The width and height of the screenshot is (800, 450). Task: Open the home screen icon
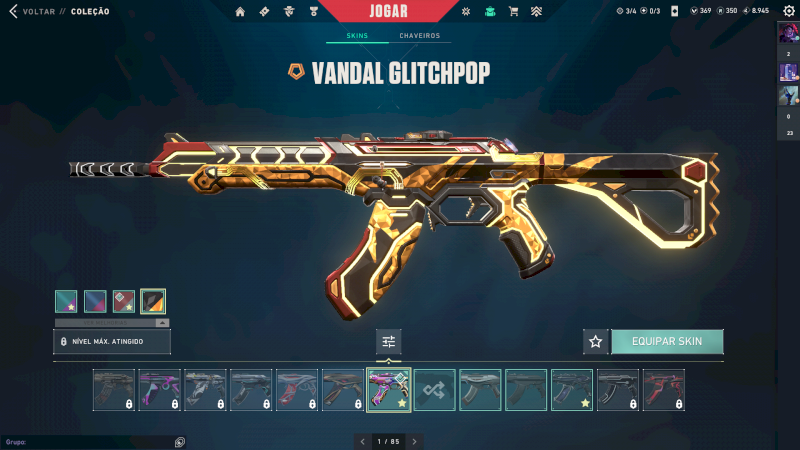(x=240, y=12)
